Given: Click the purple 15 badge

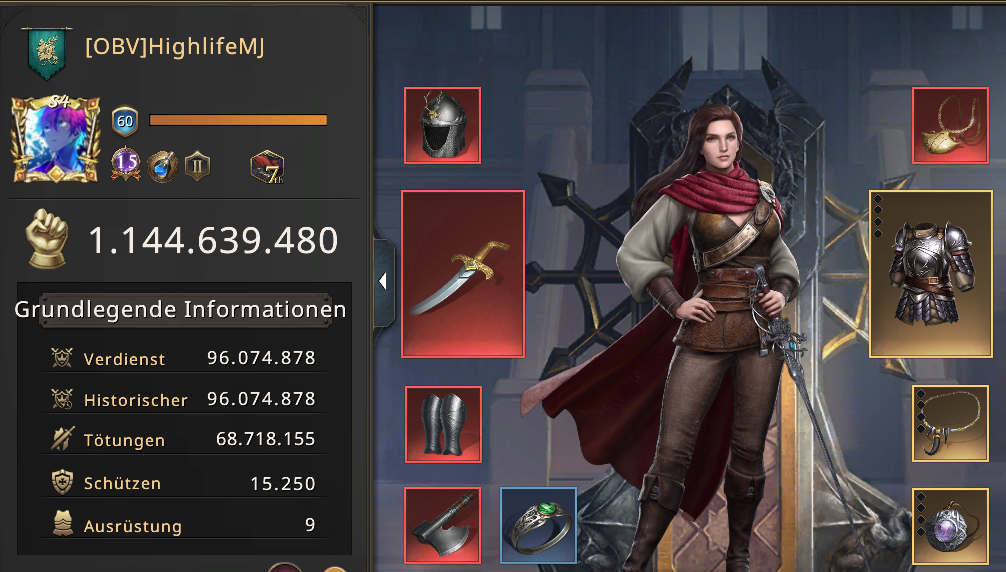Looking at the screenshot, I should pos(126,165).
